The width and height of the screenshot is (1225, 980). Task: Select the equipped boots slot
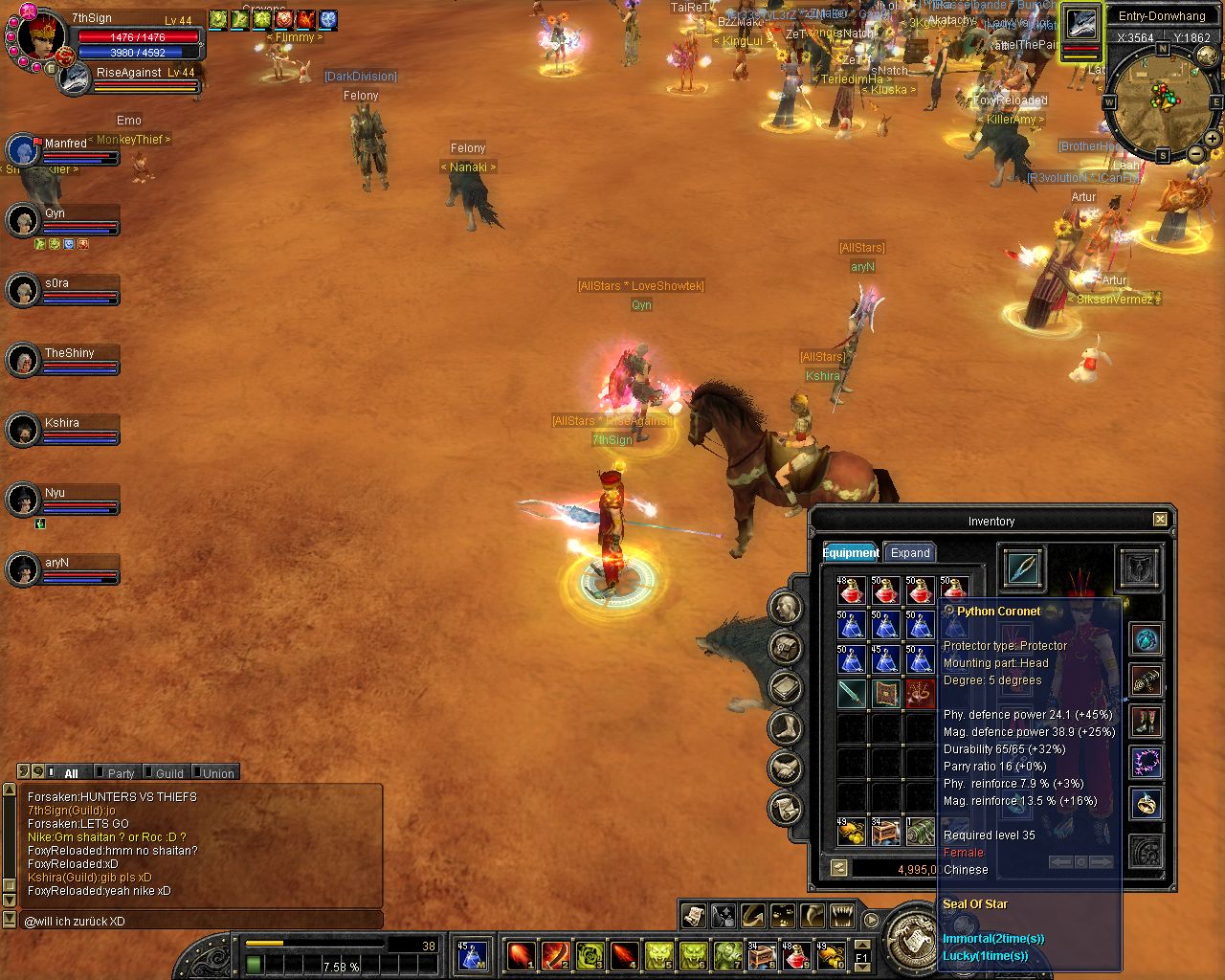(1146, 722)
